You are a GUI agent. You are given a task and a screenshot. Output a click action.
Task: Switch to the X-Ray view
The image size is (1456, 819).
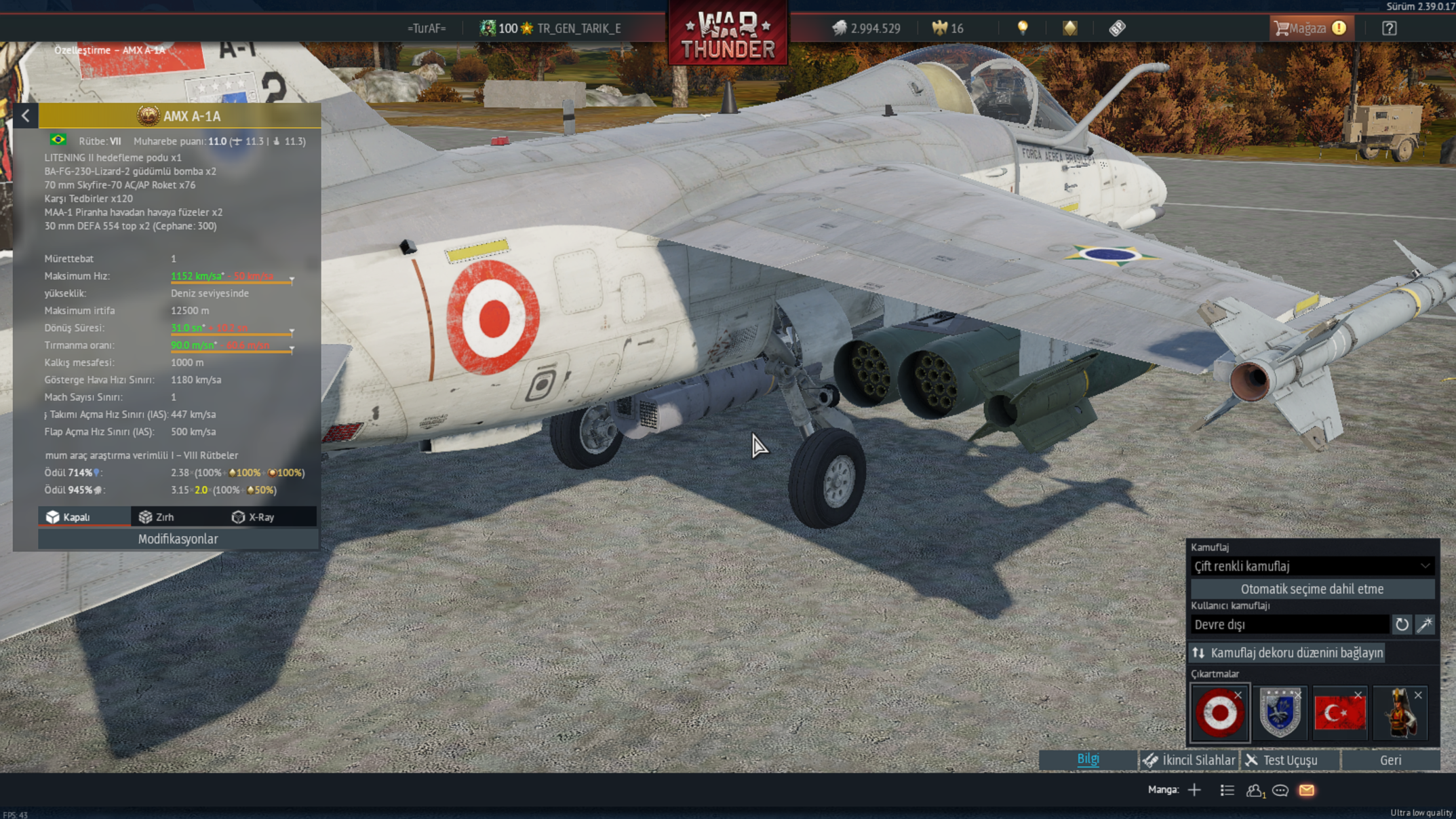(253, 517)
